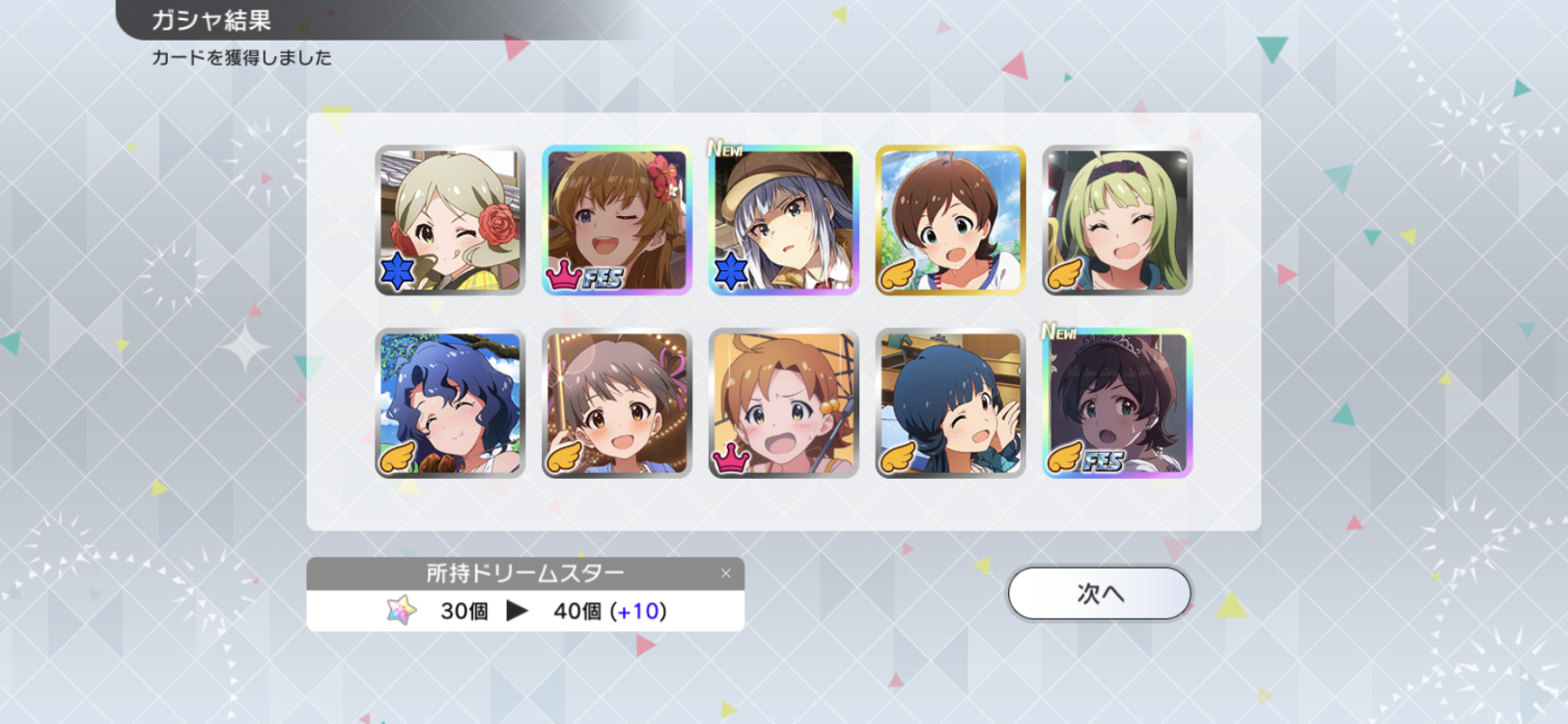The height and width of the screenshot is (724, 1568).
Task: Select the dark blue braided hair card
Action: pyautogui.click(x=950, y=404)
